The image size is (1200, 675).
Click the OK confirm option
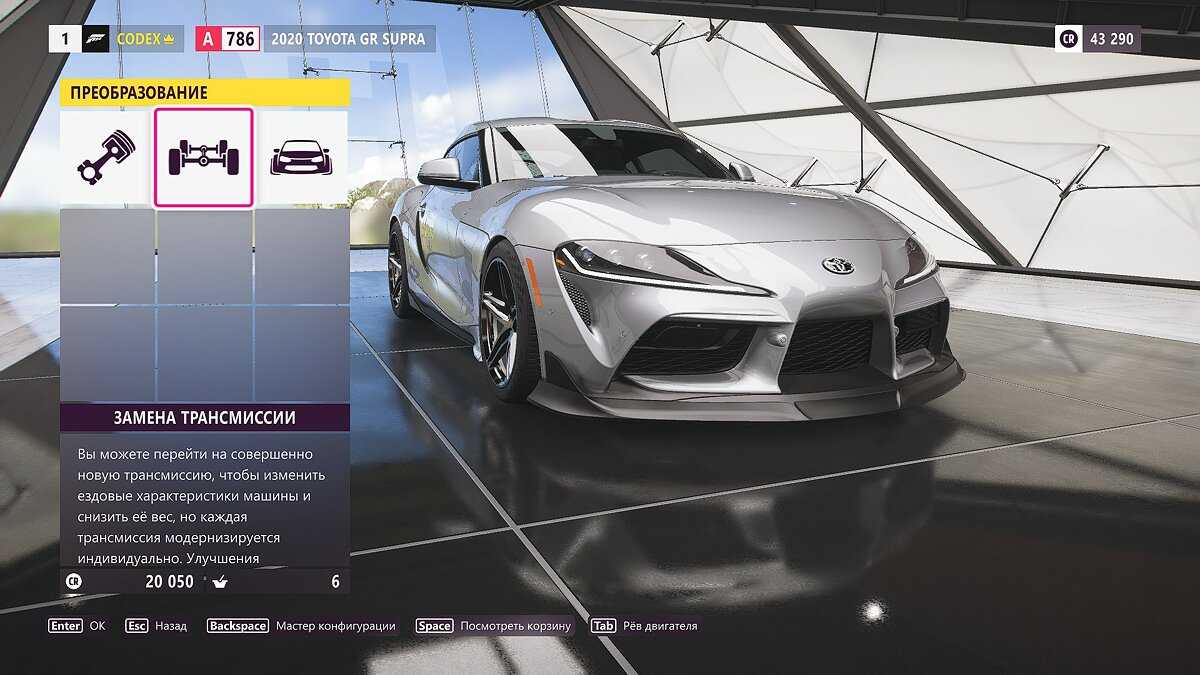77,626
